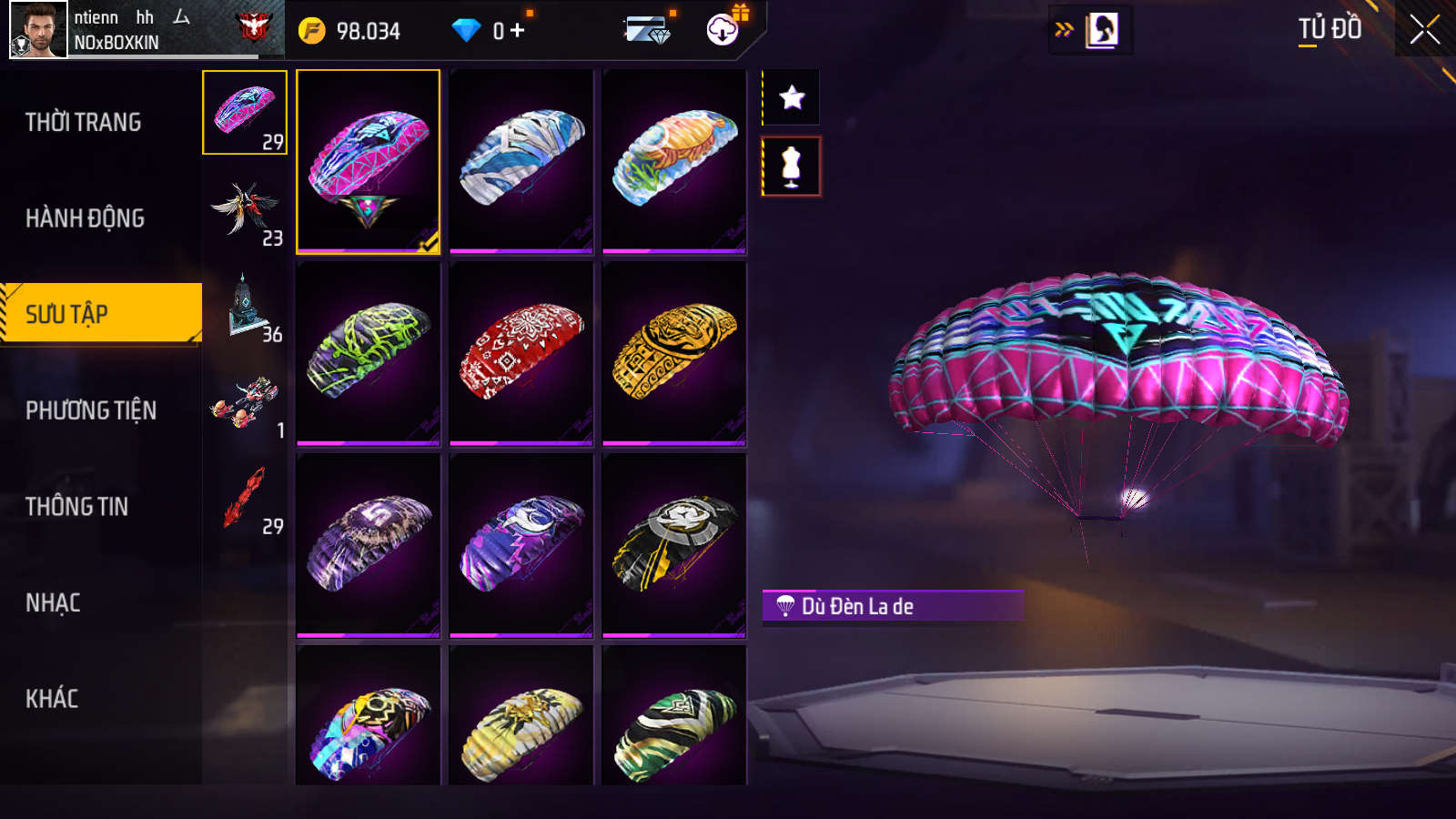The image size is (1456, 819).
Task: Select the blue and white parachute skin
Action: click(521, 160)
